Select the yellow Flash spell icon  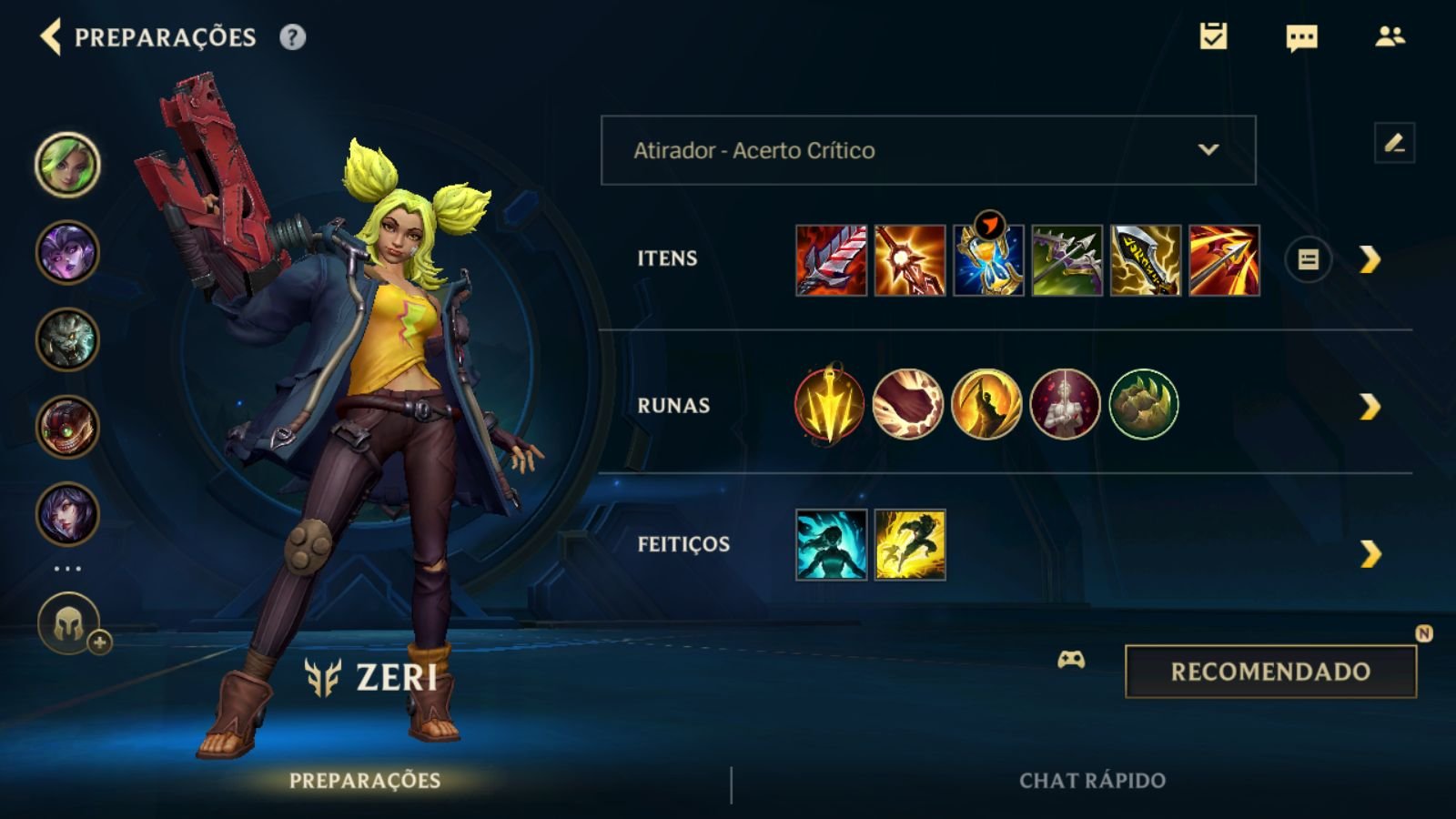click(910, 545)
